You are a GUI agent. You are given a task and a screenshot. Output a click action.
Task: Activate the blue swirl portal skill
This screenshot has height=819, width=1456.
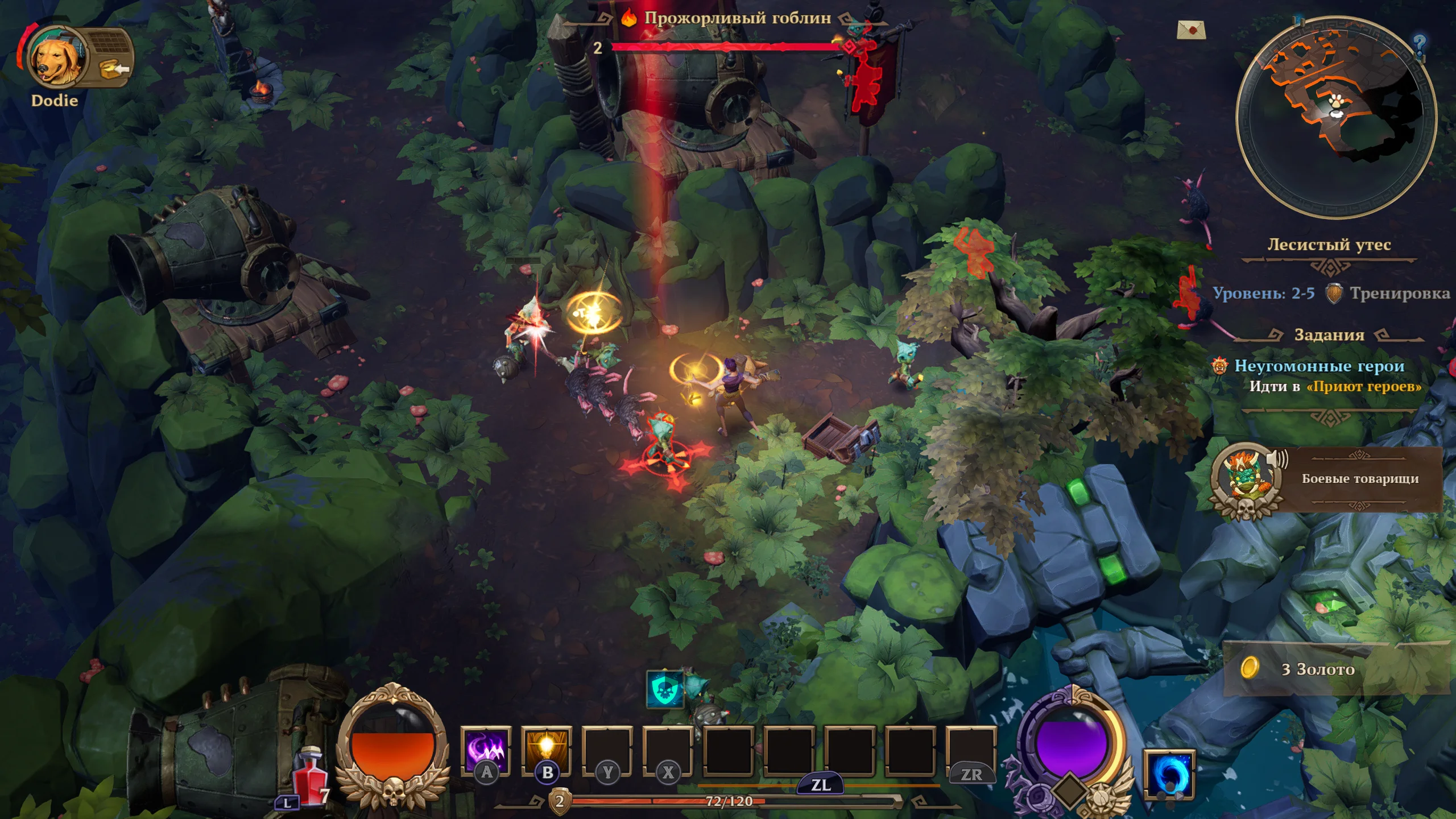1169,774
